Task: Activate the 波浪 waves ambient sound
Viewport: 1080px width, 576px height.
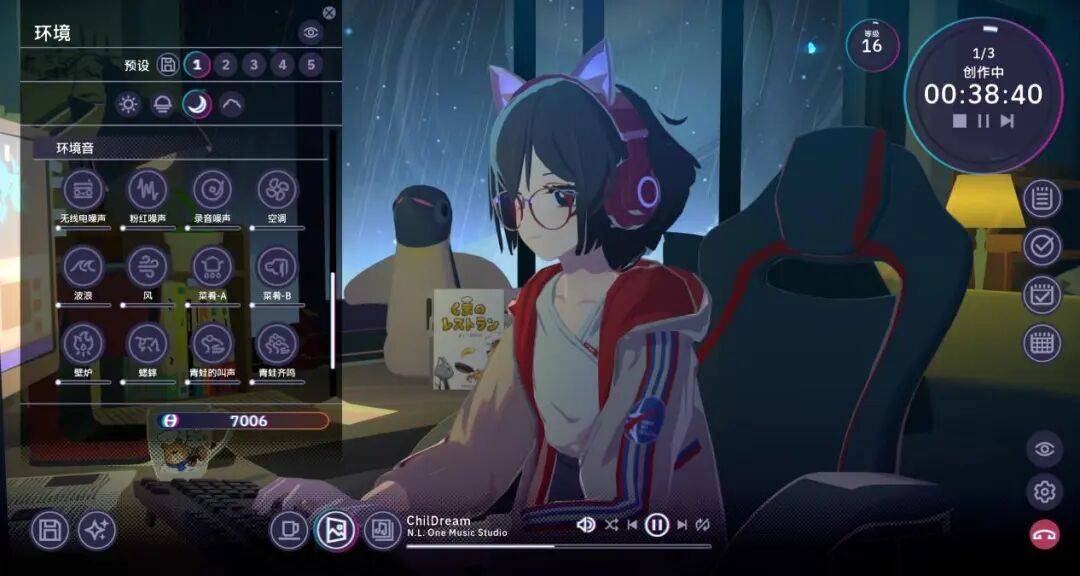Action: (x=83, y=267)
